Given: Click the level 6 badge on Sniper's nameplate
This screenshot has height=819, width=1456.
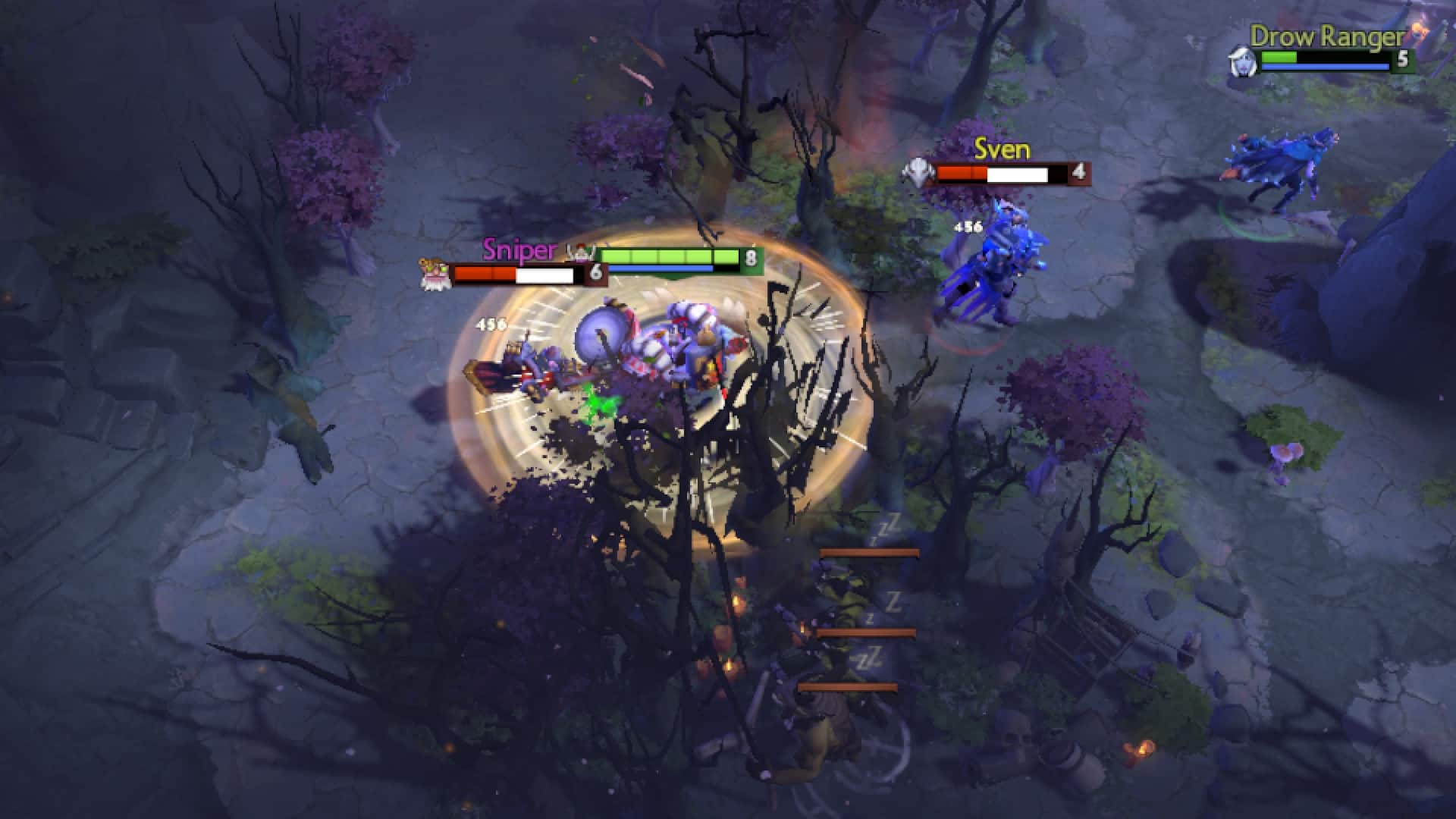Looking at the screenshot, I should [597, 271].
